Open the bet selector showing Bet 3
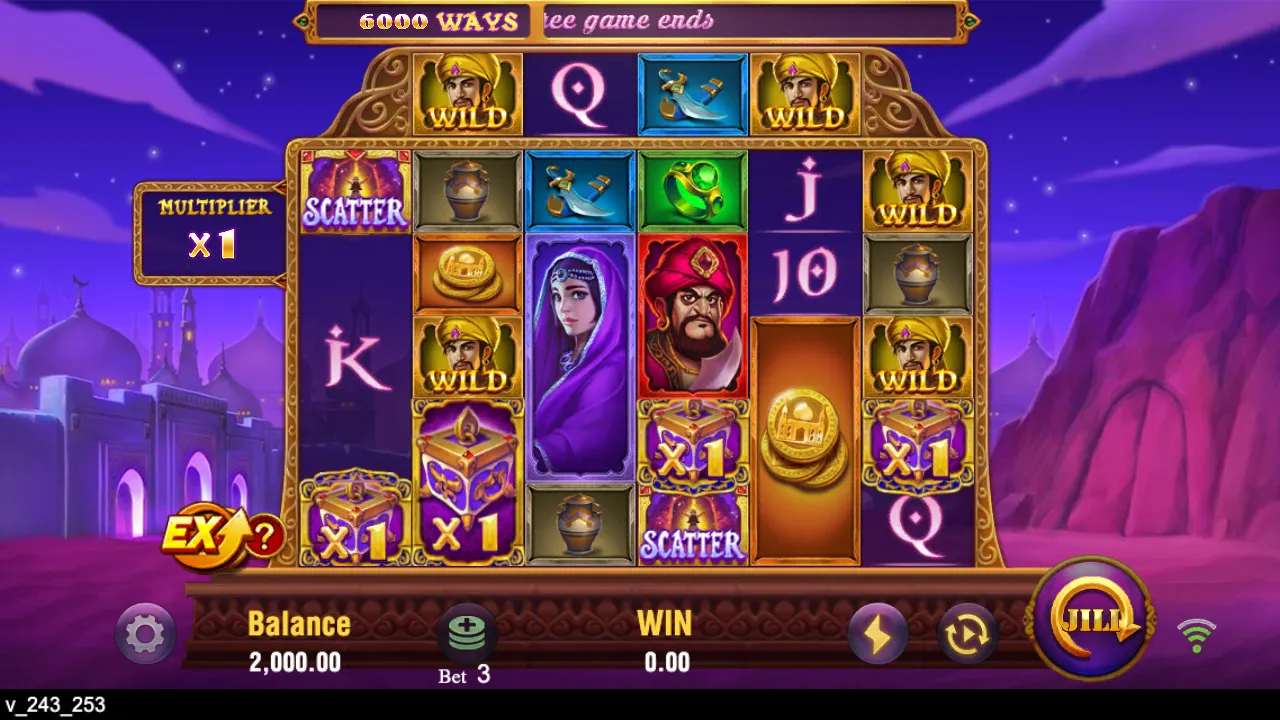1280x720 pixels. [x=465, y=648]
